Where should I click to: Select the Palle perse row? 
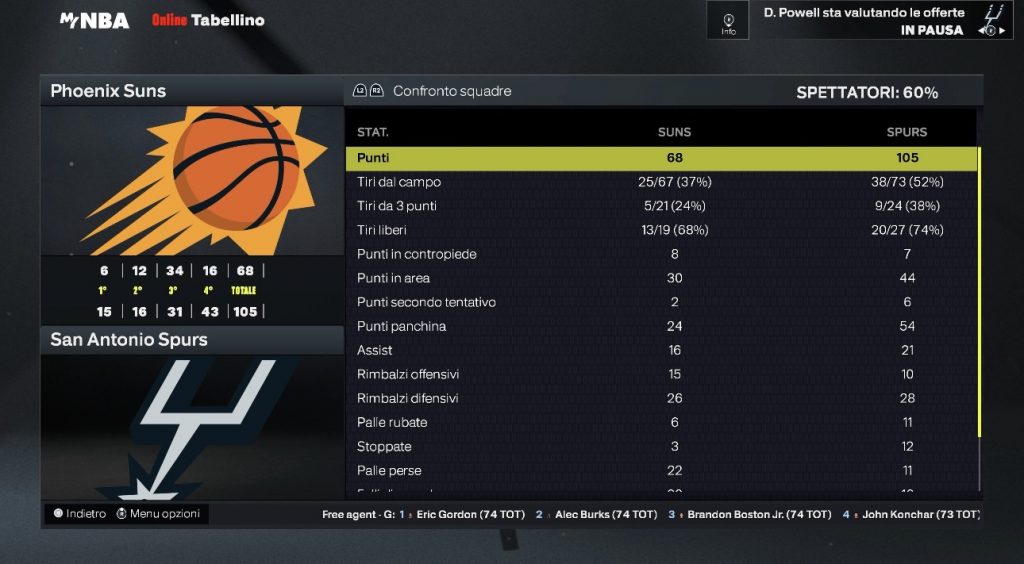tap(661, 470)
